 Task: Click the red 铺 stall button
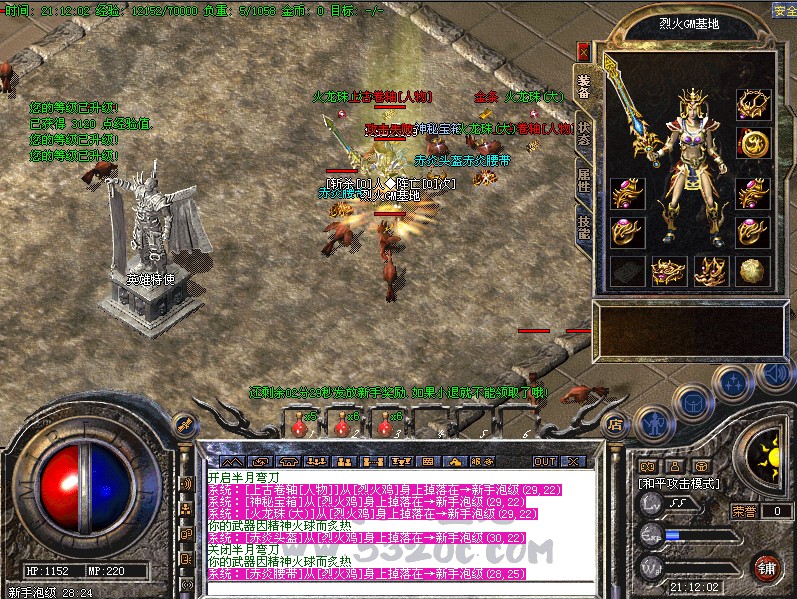767,567
